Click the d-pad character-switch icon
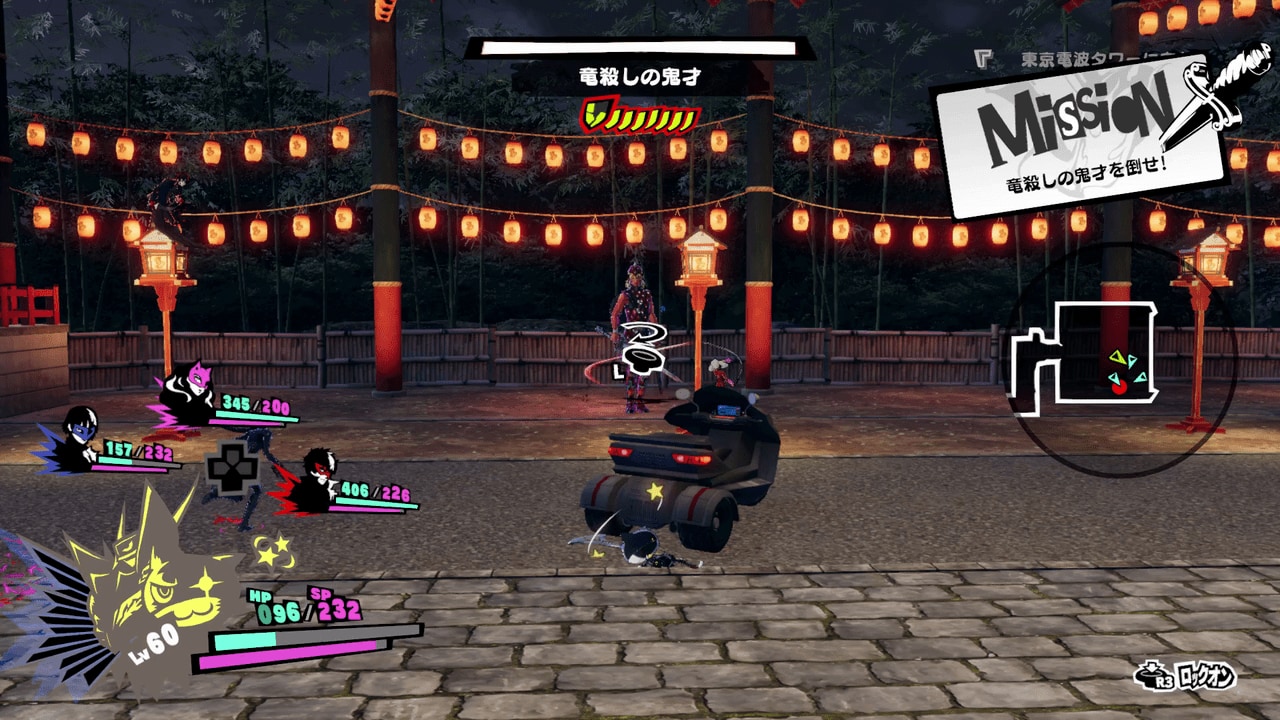1280x720 pixels. [x=232, y=470]
